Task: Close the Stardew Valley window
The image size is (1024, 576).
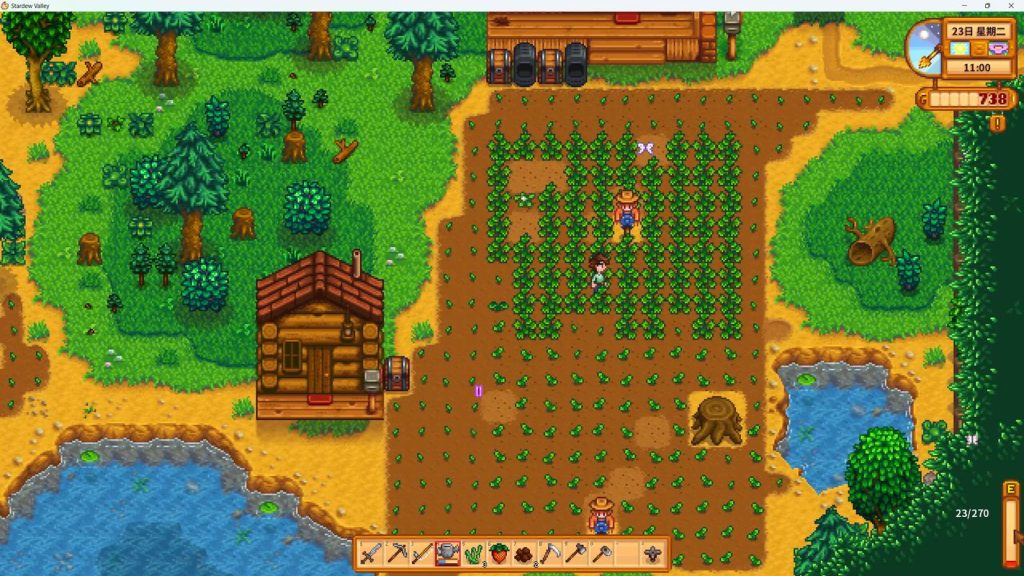Action: point(1009,6)
